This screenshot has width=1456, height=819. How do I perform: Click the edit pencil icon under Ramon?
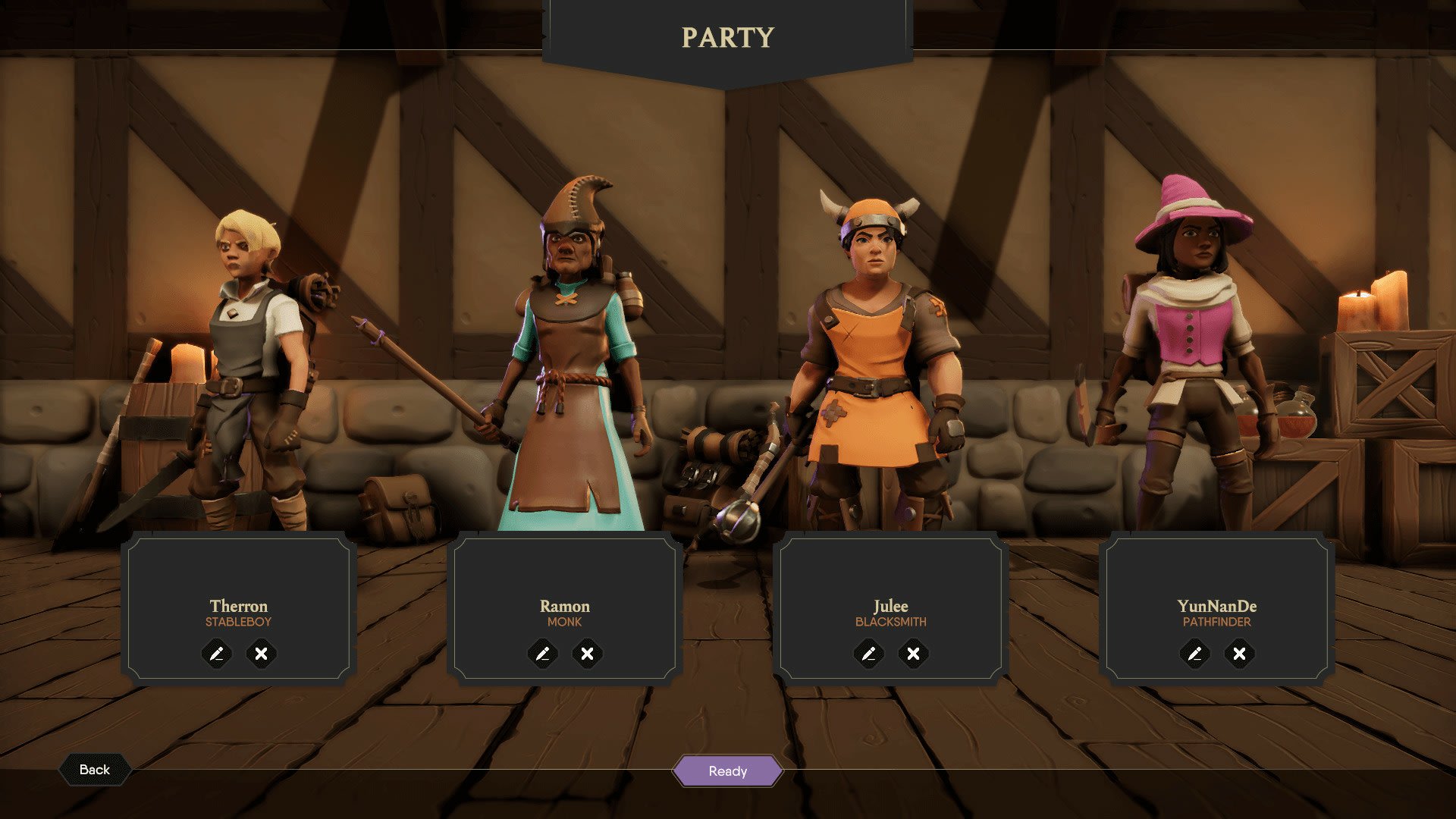[x=544, y=653]
